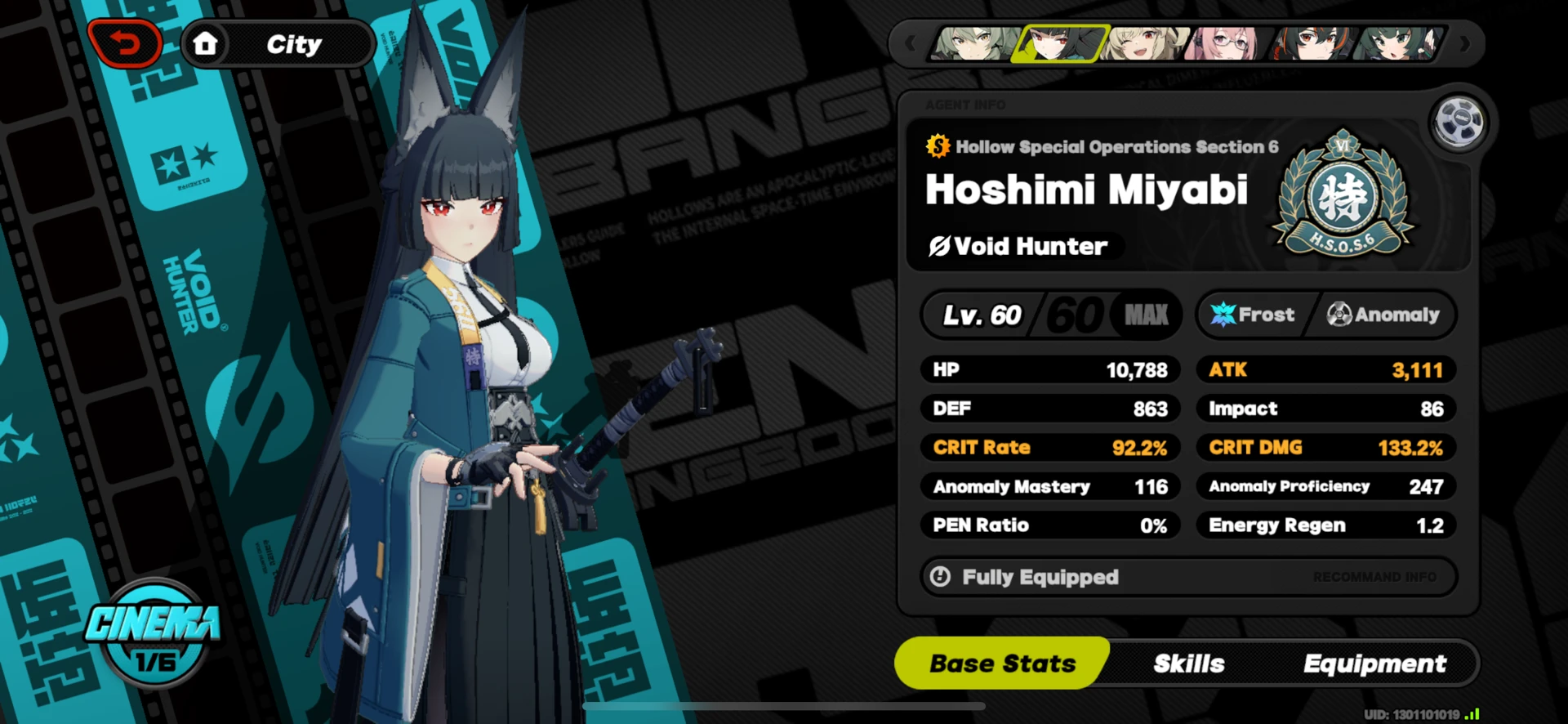The width and height of the screenshot is (1568, 724).
Task: Click the Anomaly specialty icon
Action: [x=1338, y=315]
